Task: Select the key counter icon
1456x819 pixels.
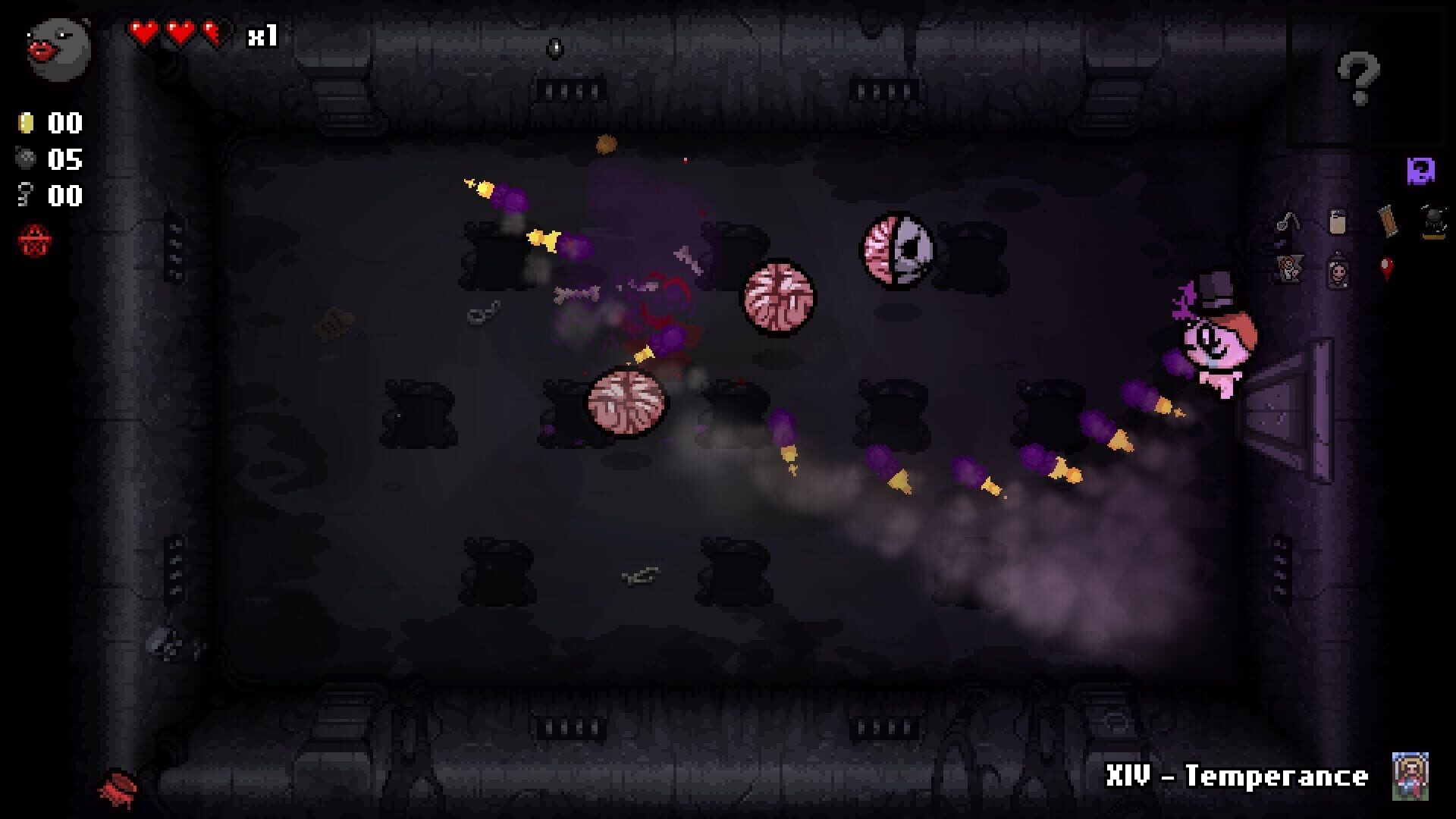Action: pyautogui.click(x=24, y=193)
